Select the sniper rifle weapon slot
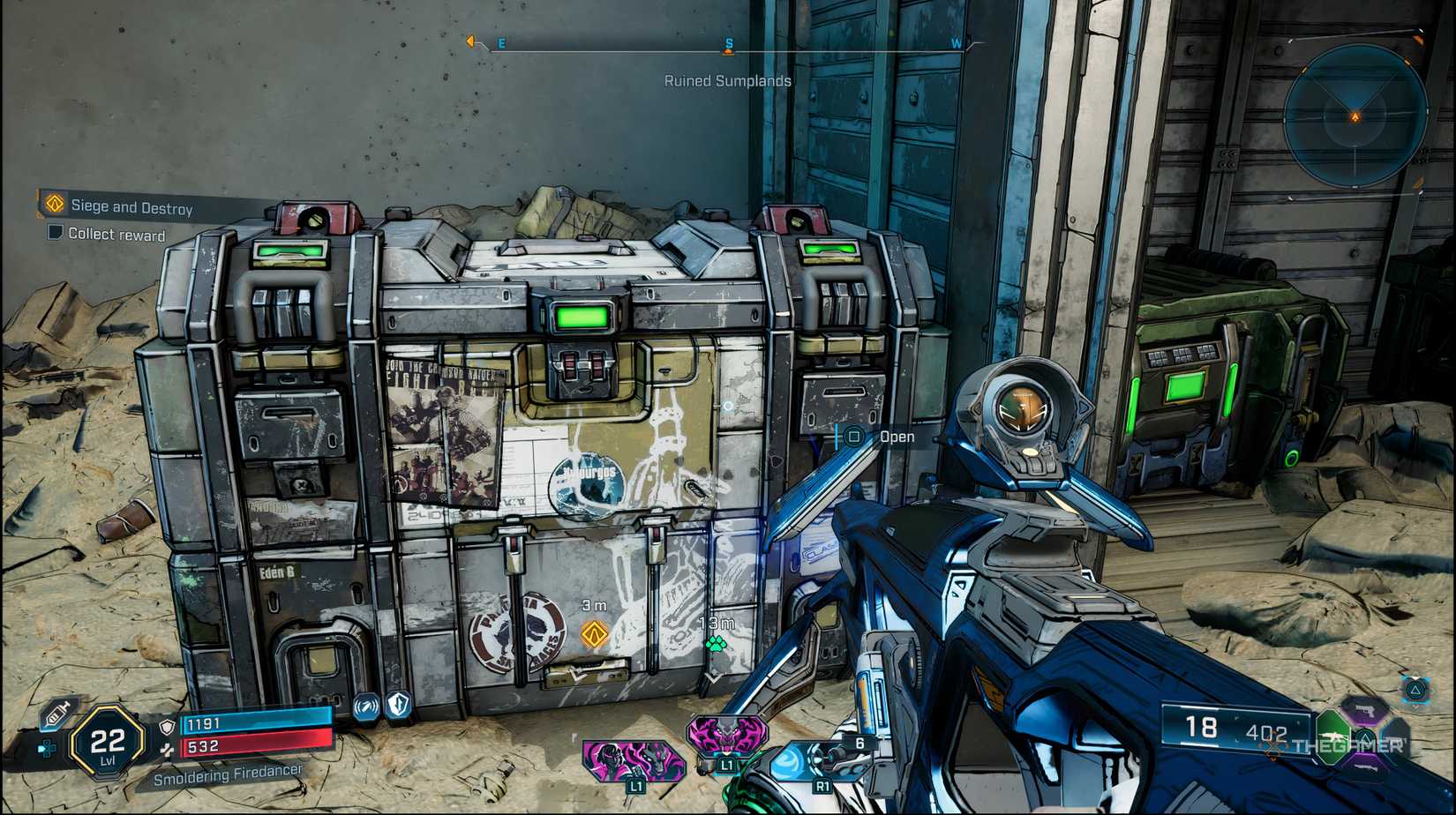 (1366, 768)
